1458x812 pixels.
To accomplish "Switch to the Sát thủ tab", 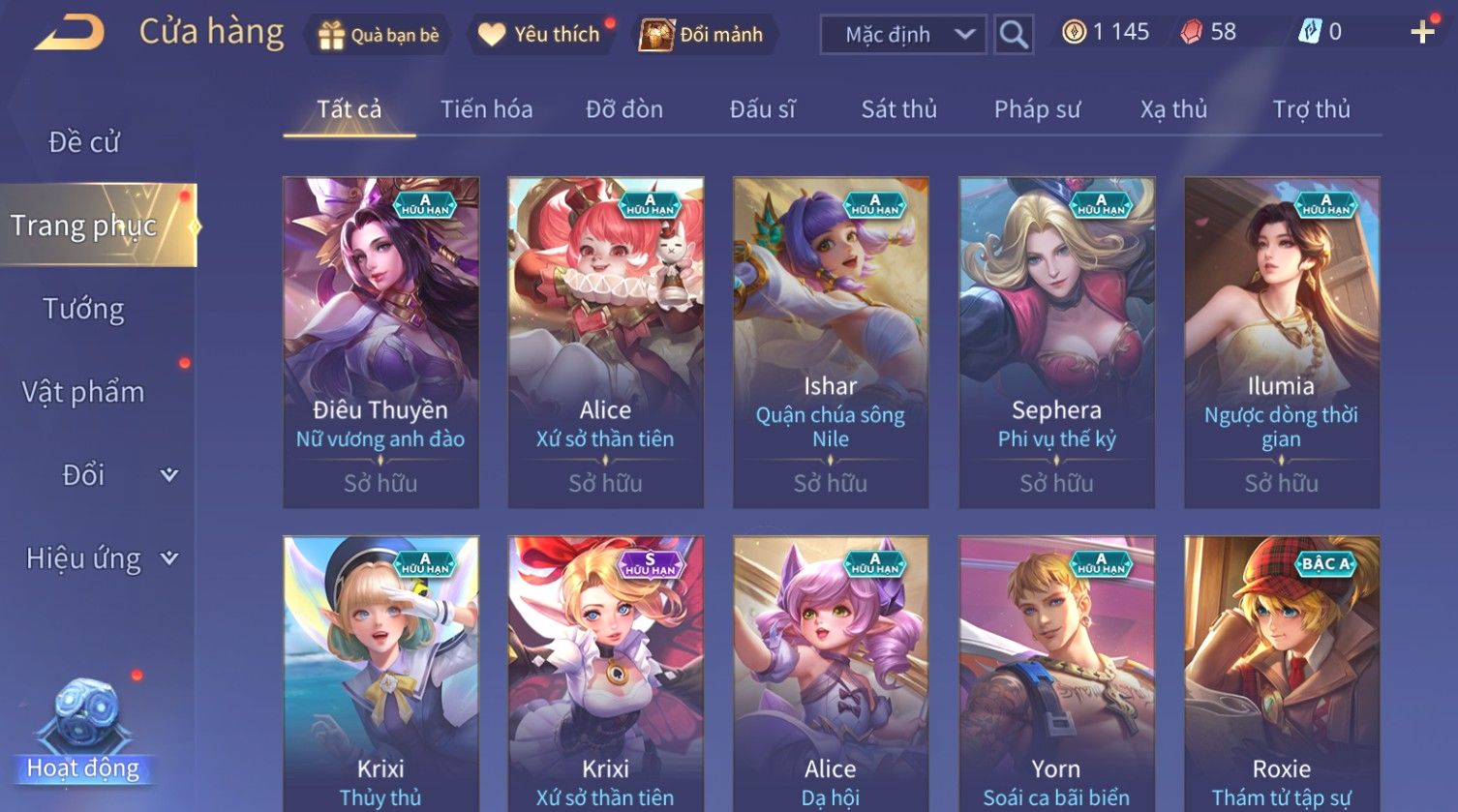I will click(x=898, y=109).
